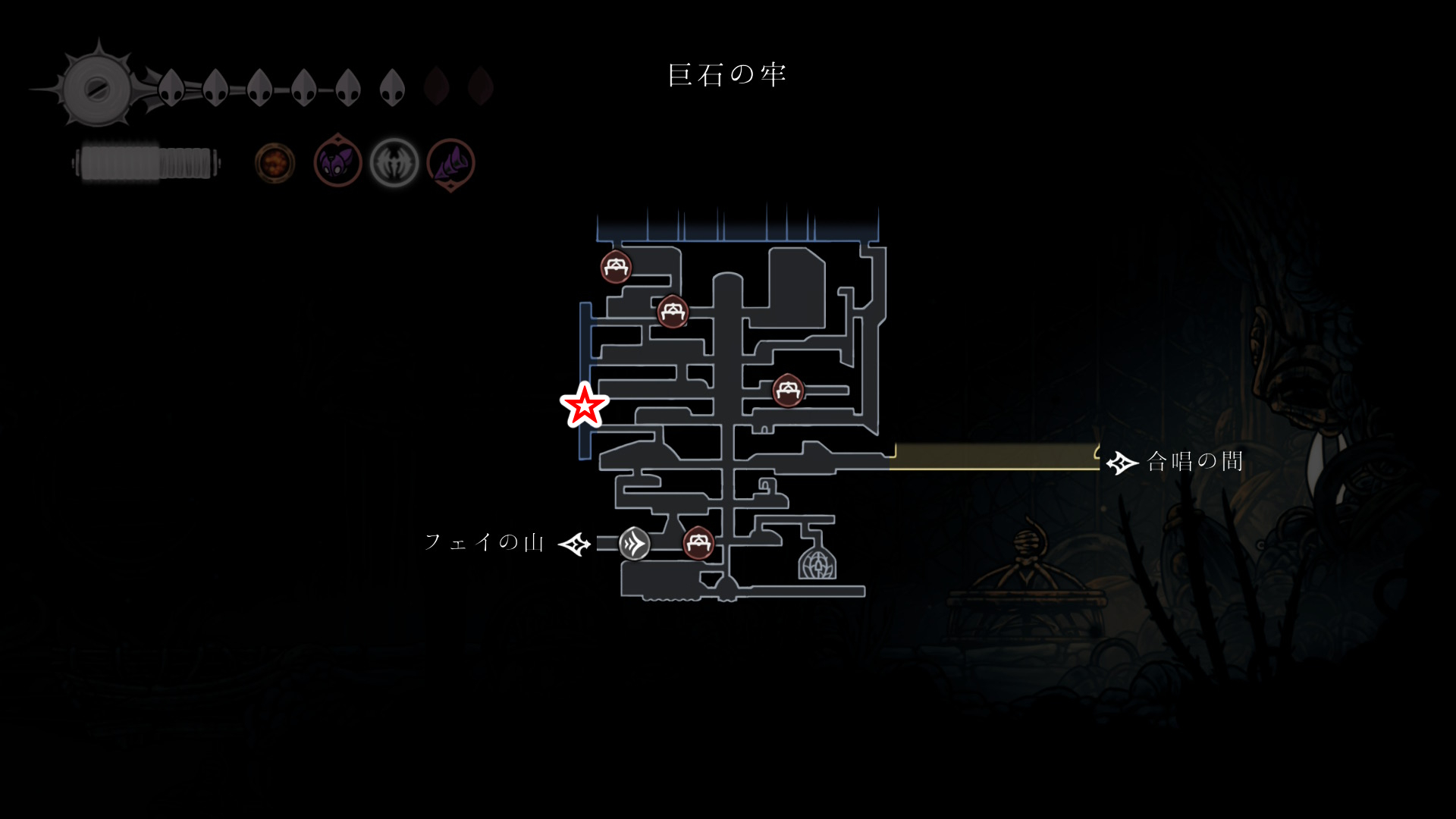This screenshot has height=819, width=1456.
Task: Follow the 合唱の間 area exit label
Action: point(1194,461)
